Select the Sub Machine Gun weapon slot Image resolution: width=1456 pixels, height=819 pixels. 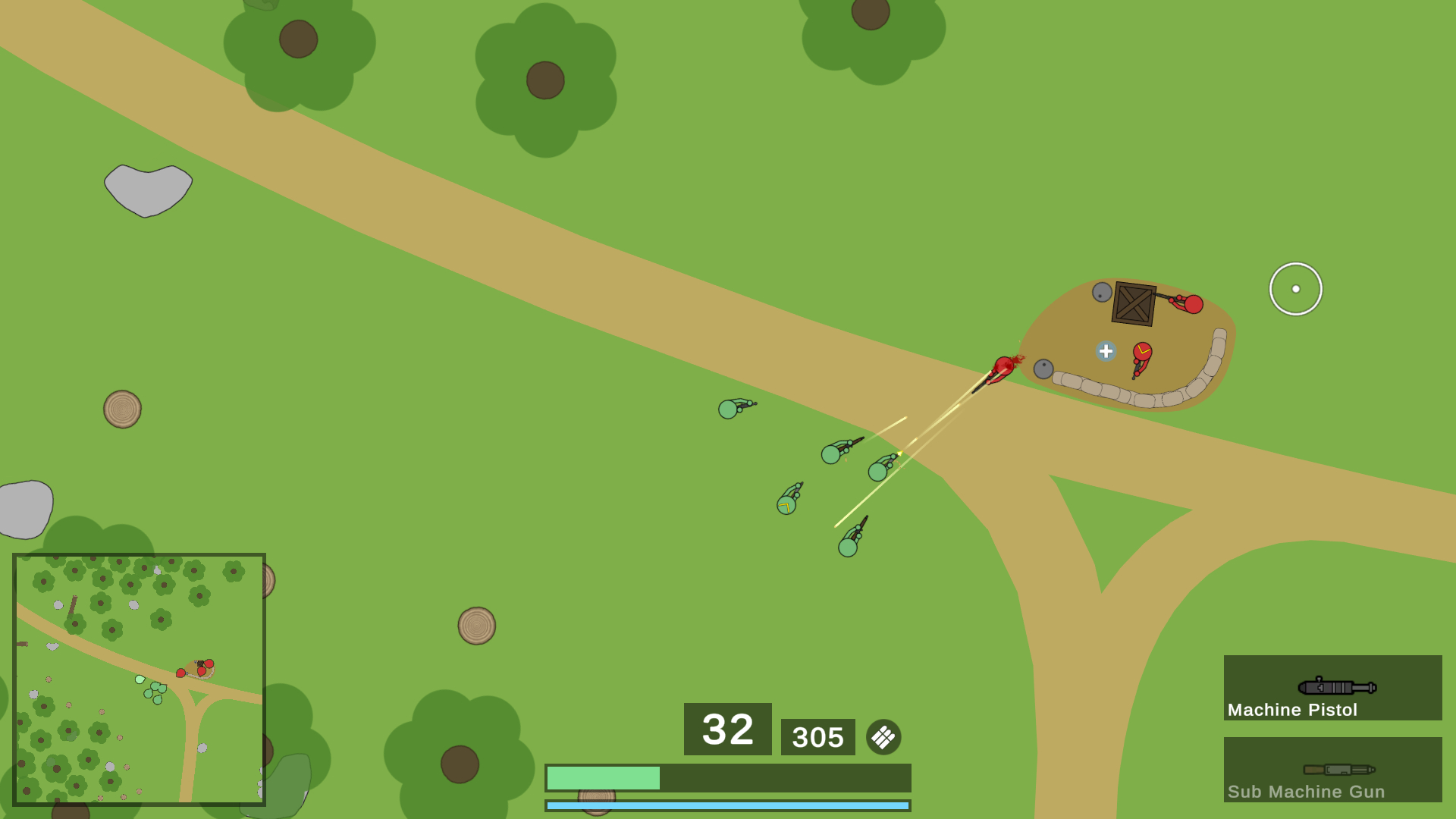[x=1331, y=770]
